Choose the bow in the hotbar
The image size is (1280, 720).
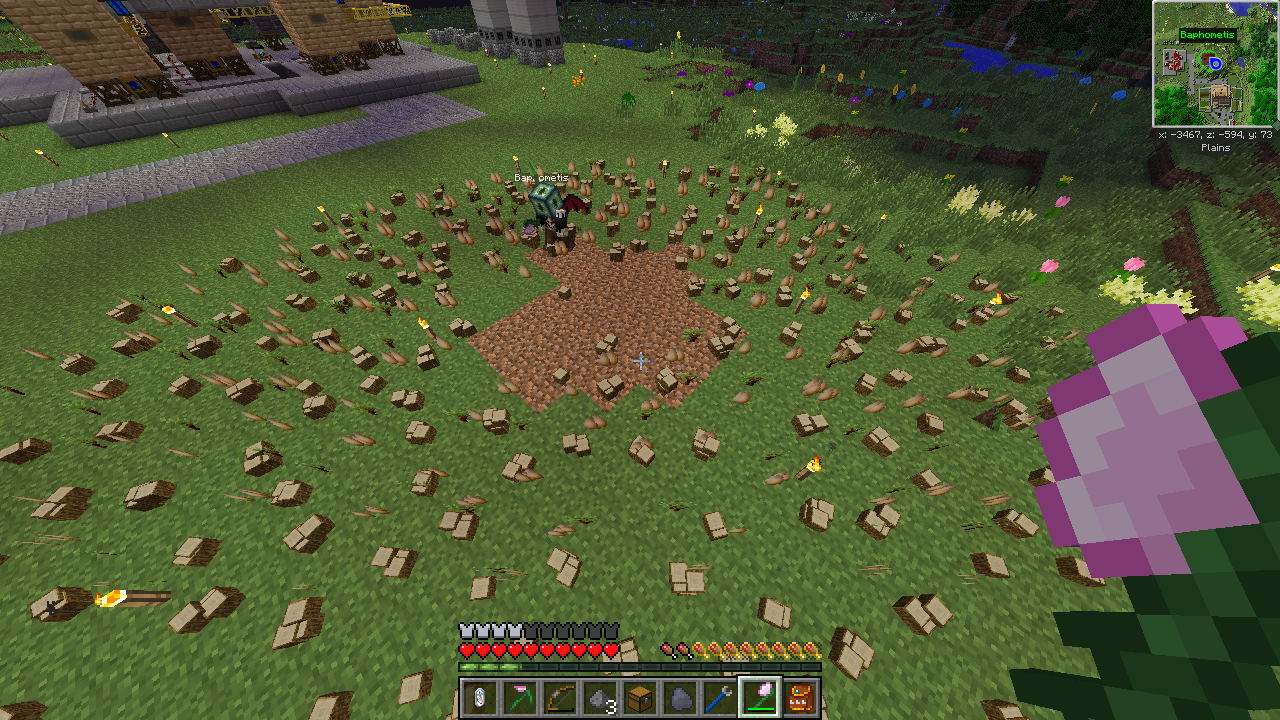(x=559, y=698)
